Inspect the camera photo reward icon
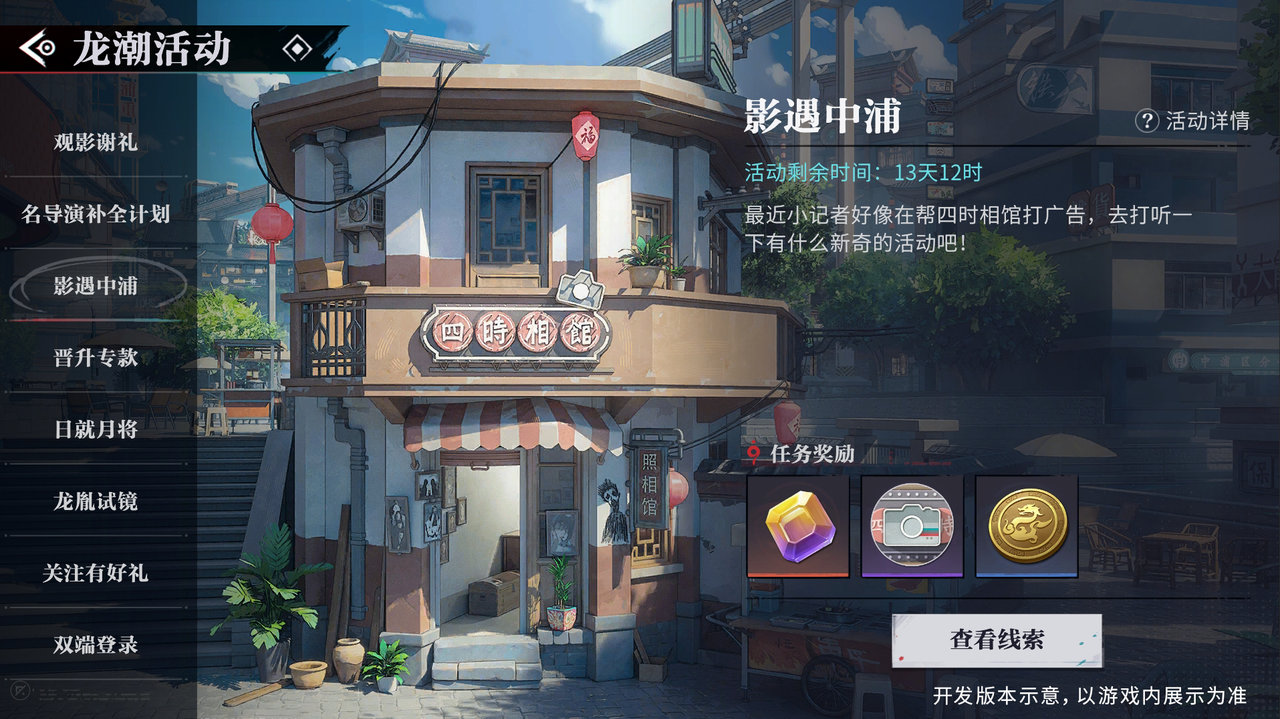This screenshot has height=719, width=1280. [912, 526]
